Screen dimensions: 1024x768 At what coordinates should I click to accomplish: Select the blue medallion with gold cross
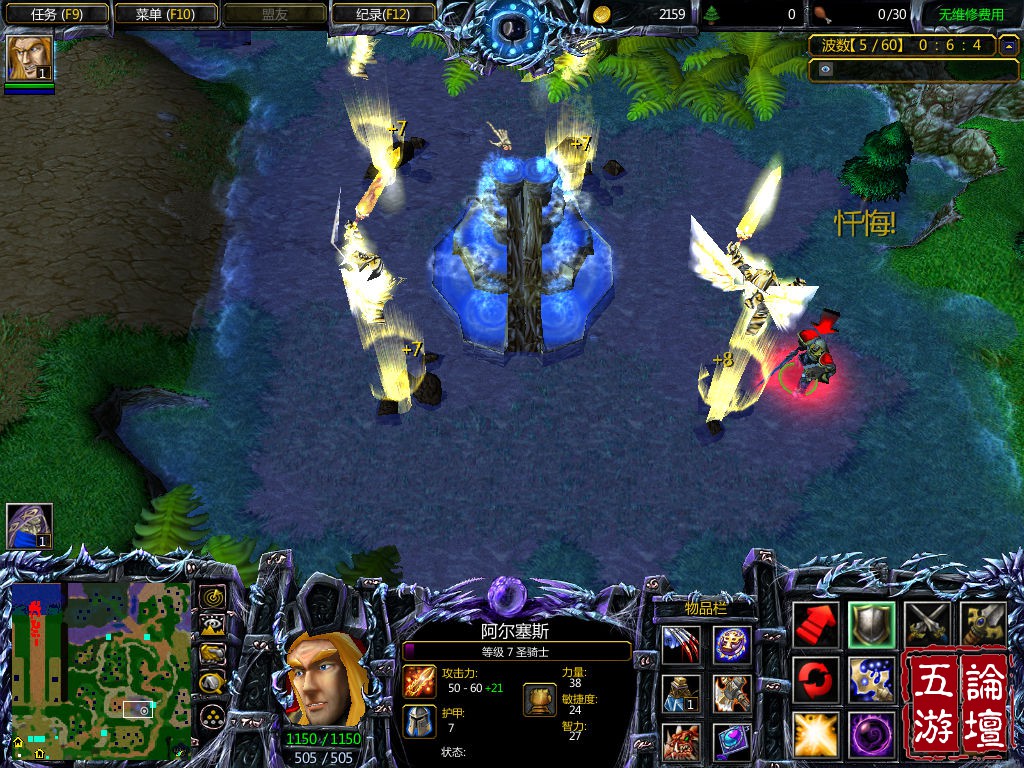(x=732, y=645)
